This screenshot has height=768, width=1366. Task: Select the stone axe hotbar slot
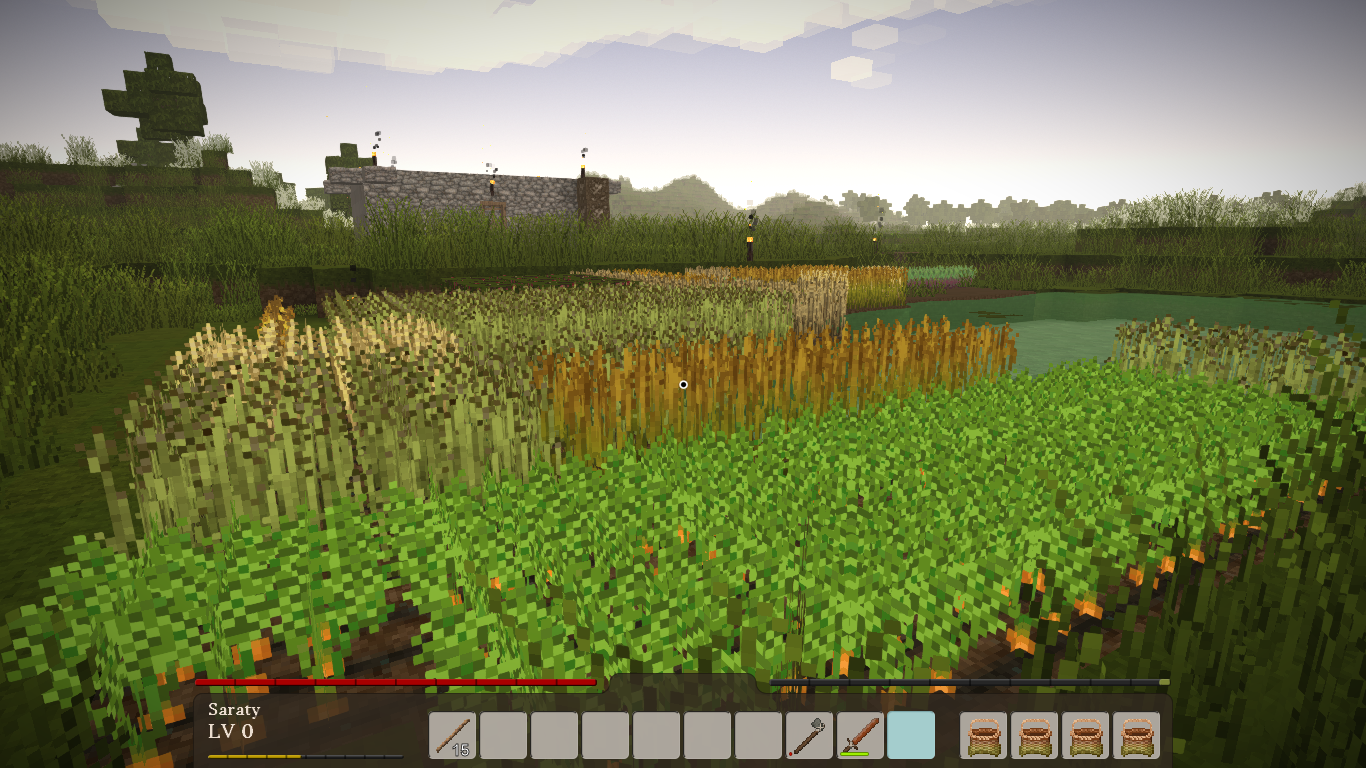810,735
